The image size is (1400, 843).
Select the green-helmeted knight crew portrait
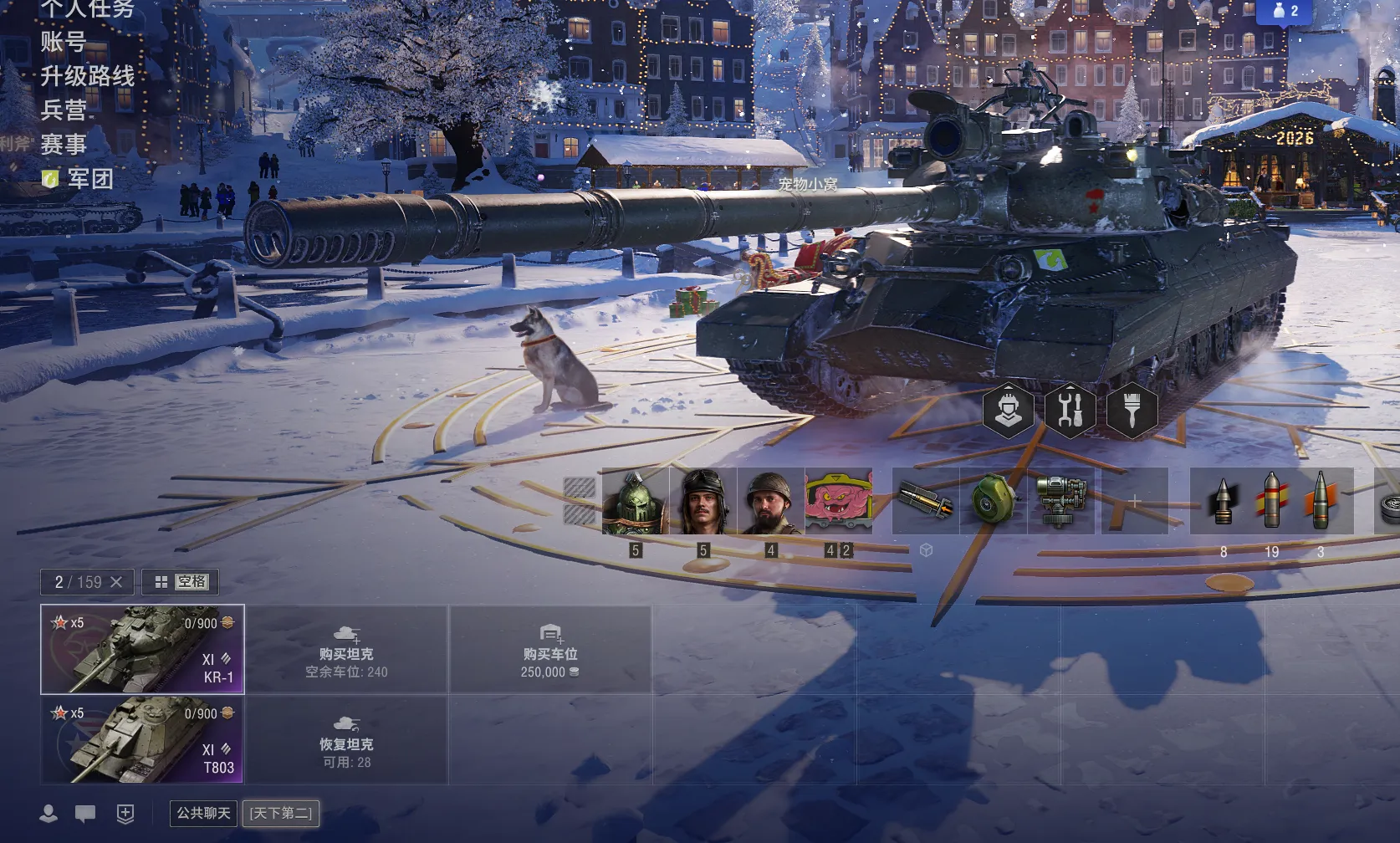[x=636, y=501]
